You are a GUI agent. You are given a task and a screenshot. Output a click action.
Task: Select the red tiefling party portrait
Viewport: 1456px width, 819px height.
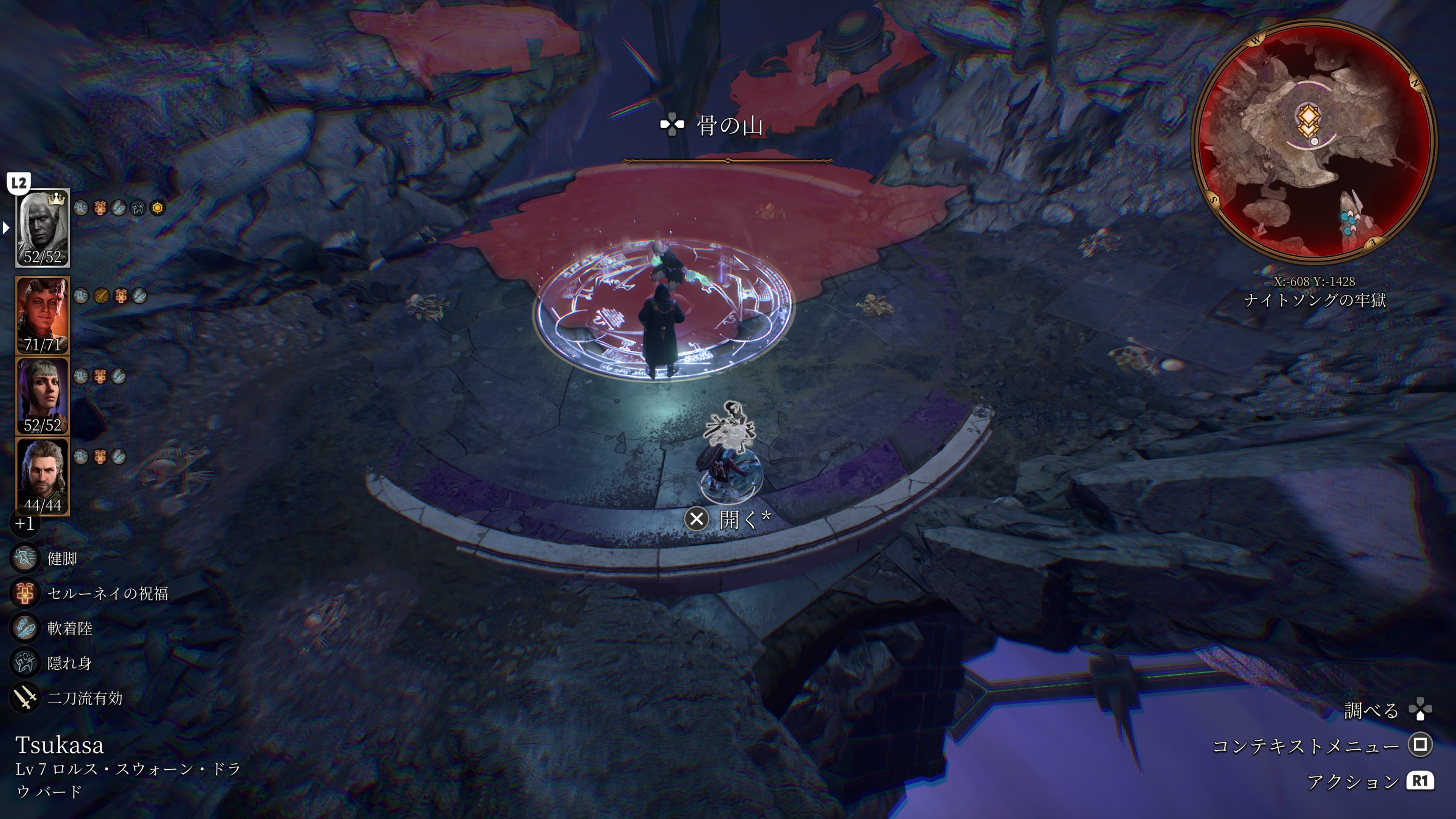42,315
